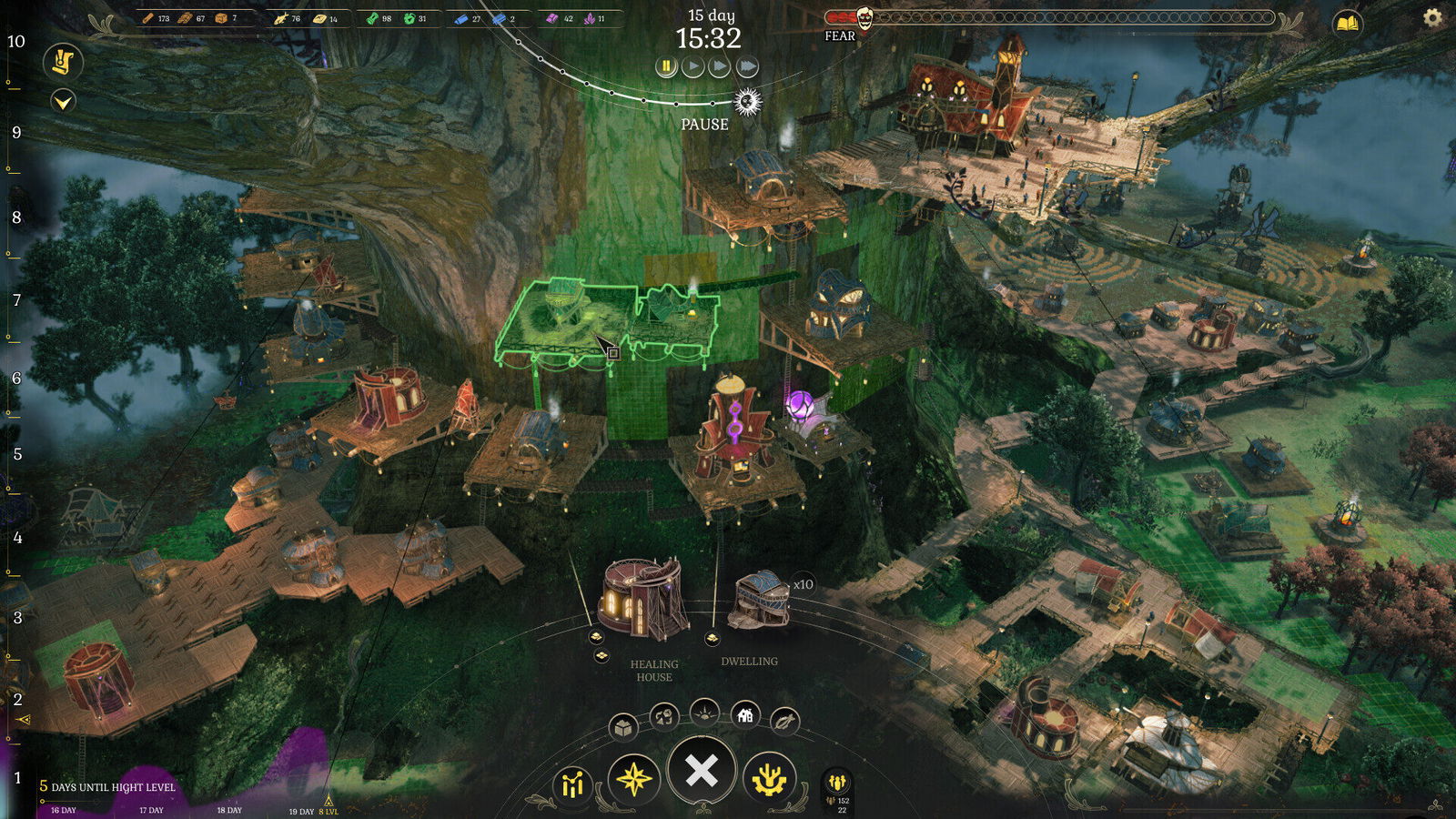Open the population people icon
1456x819 pixels.
tap(837, 782)
